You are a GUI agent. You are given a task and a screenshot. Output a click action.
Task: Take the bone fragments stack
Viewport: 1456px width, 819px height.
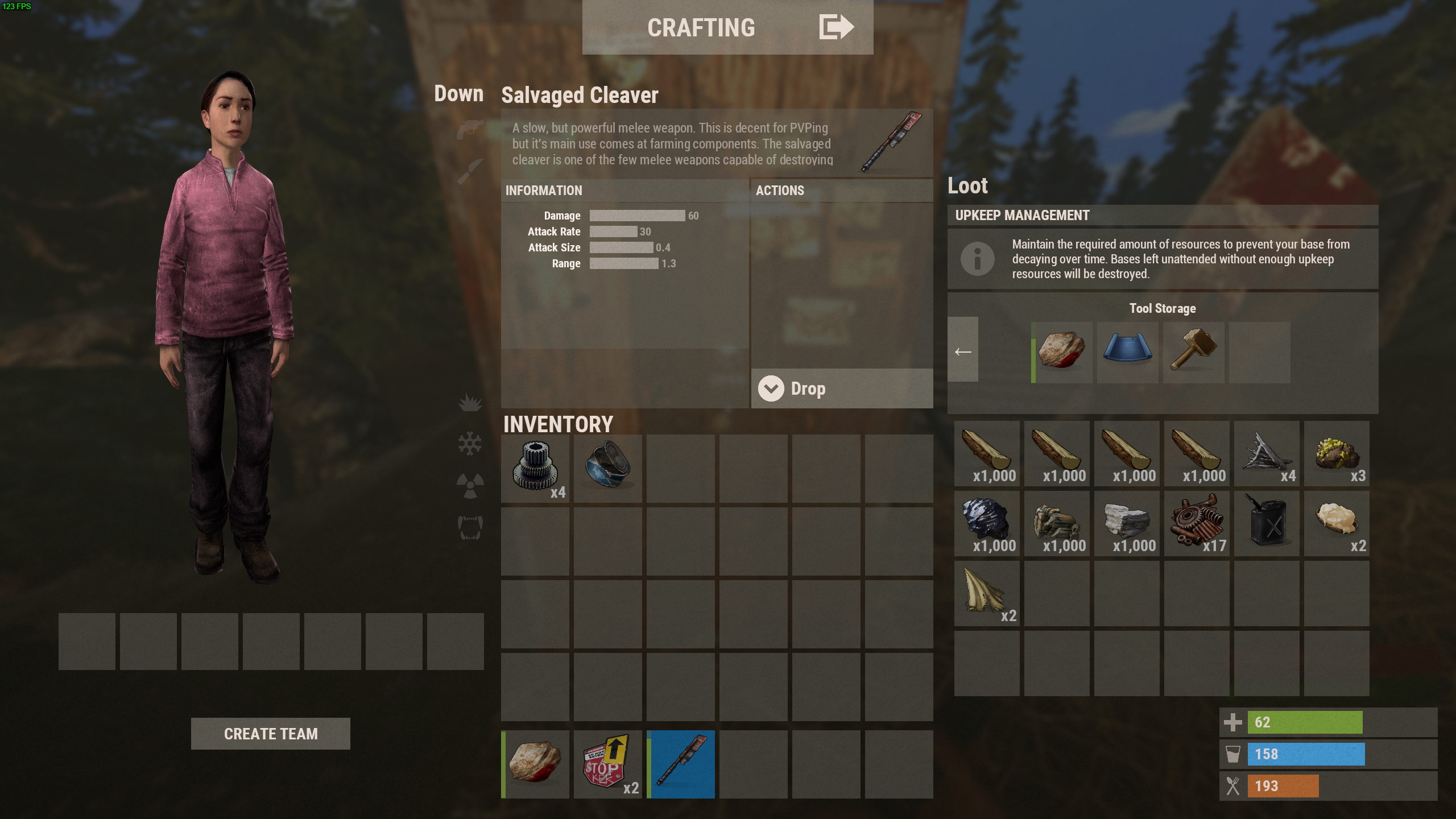coord(987,593)
